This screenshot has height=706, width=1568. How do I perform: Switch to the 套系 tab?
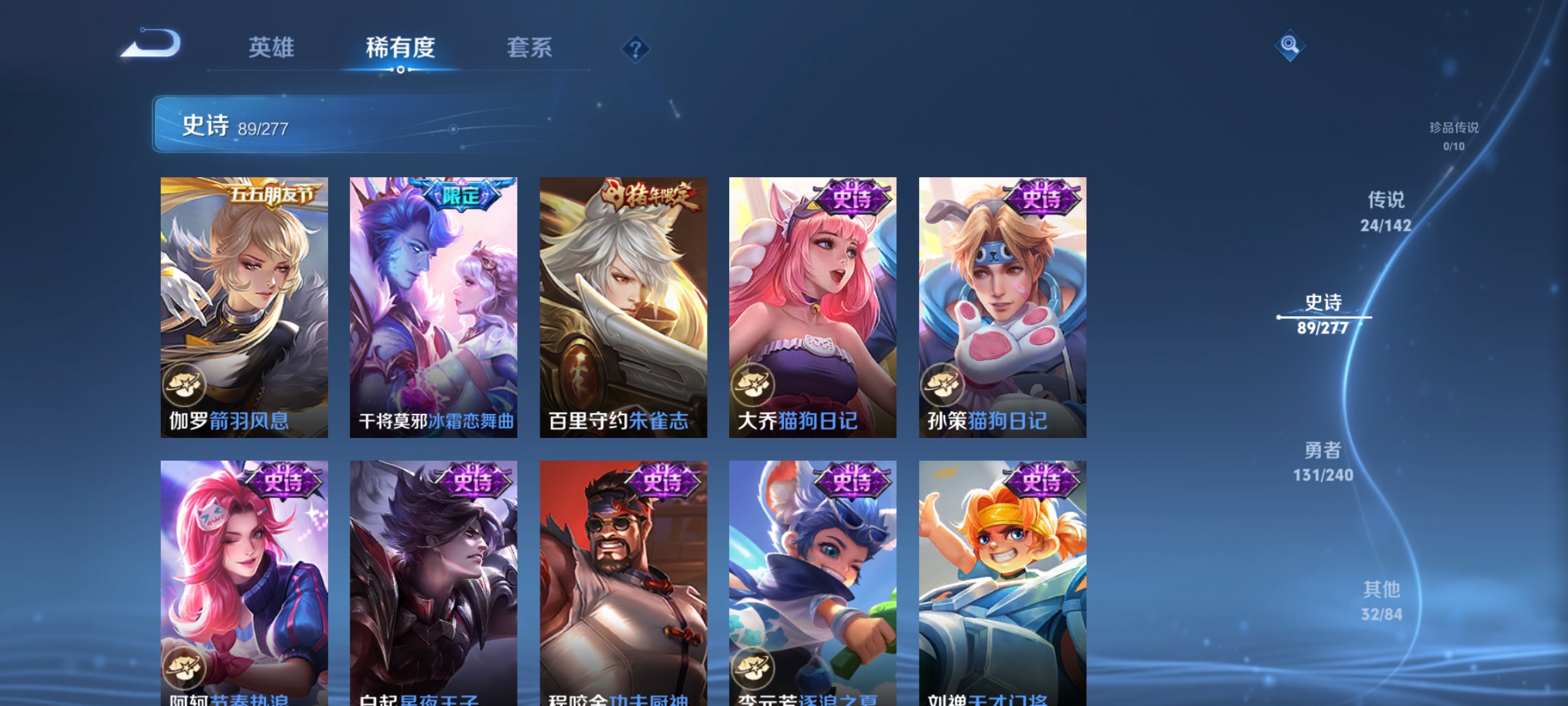click(x=531, y=47)
